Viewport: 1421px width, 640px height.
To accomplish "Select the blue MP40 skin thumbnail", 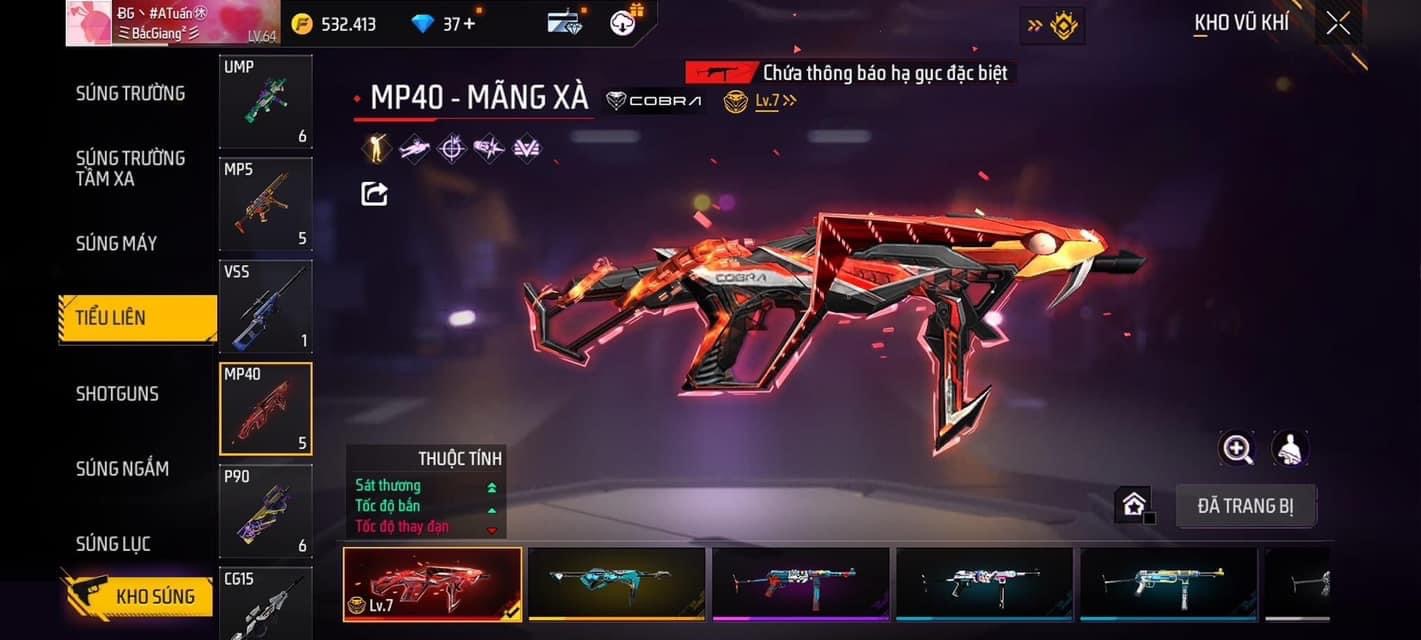I will point(616,583).
